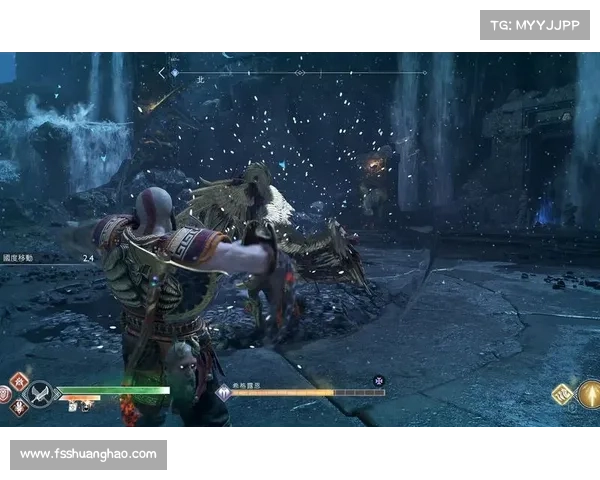Viewport: 600px width, 480px height.
Task: Activate the bottom red diamond rune ability
Action: tap(19, 408)
